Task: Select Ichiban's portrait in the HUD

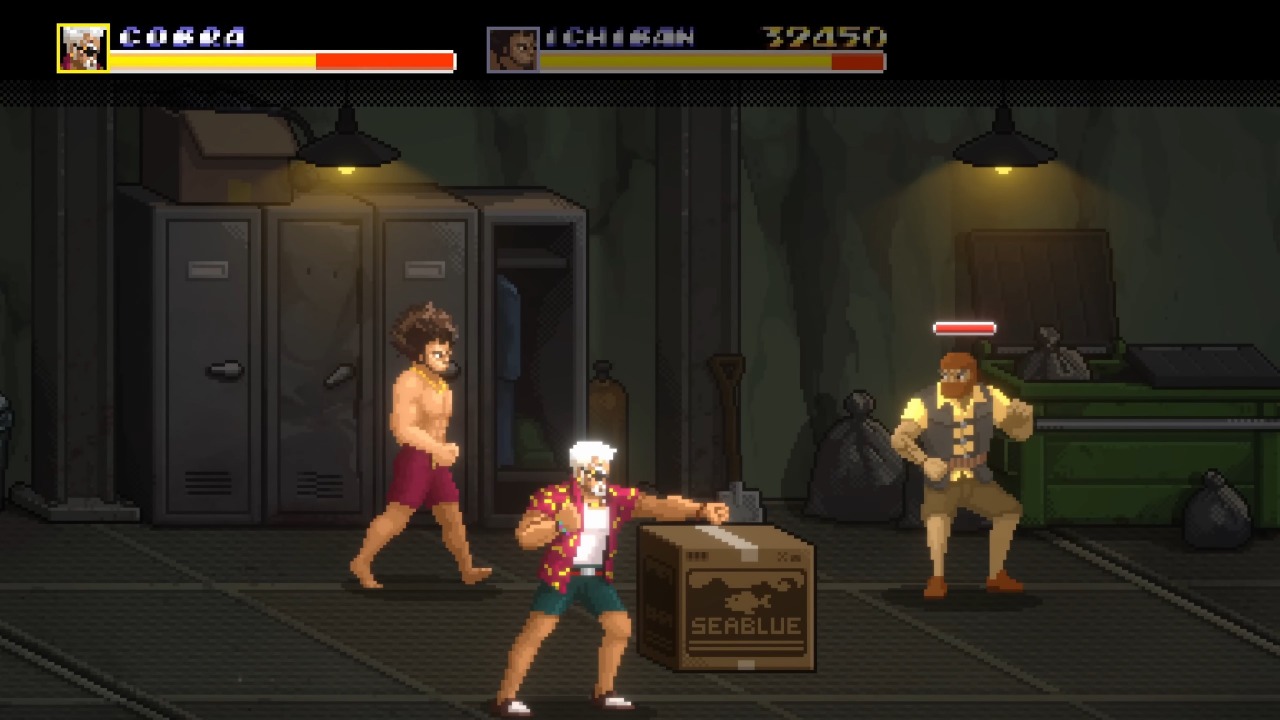Action: pos(512,49)
